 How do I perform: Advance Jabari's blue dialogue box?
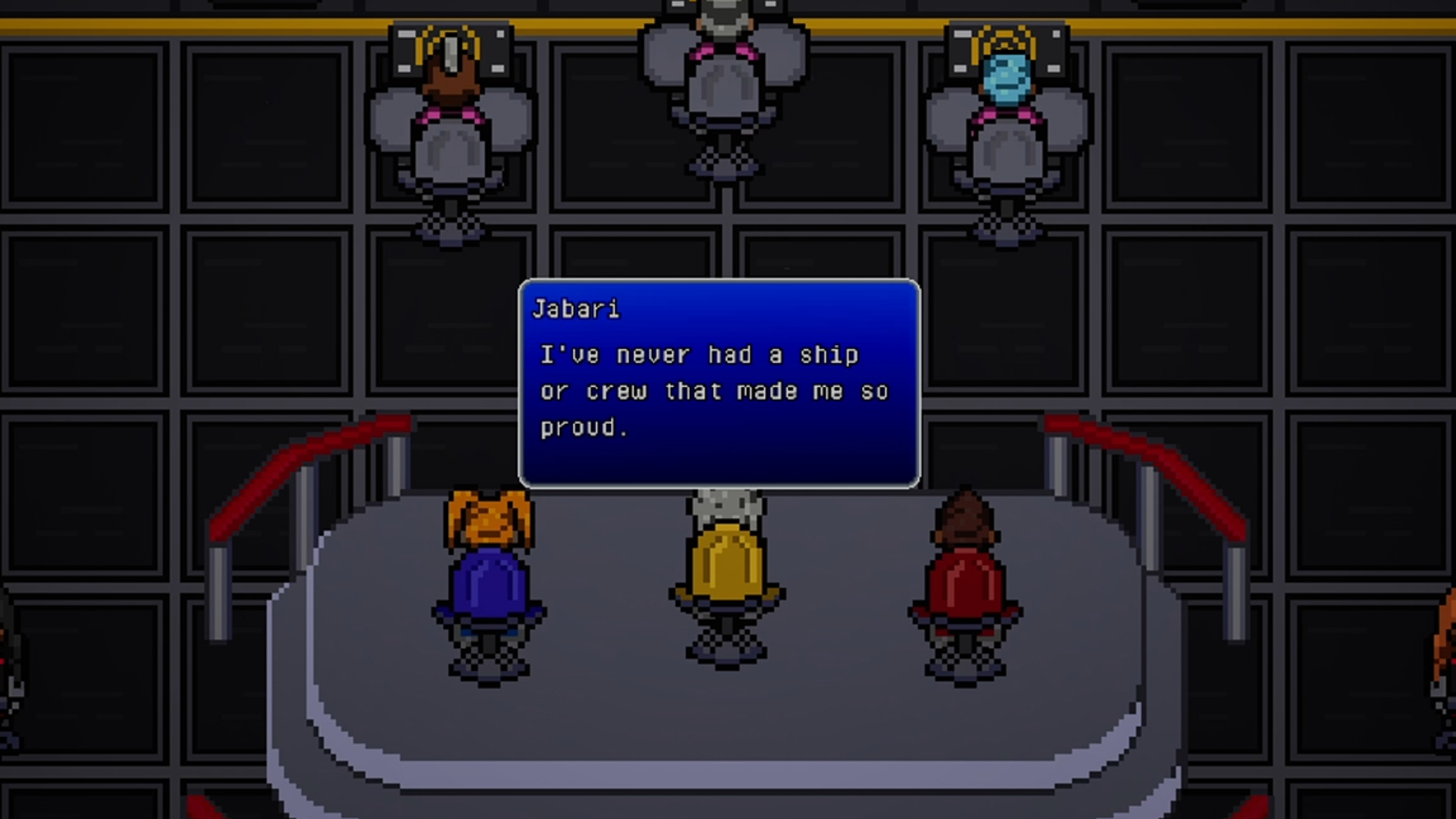pyautogui.click(x=719, y=383)
